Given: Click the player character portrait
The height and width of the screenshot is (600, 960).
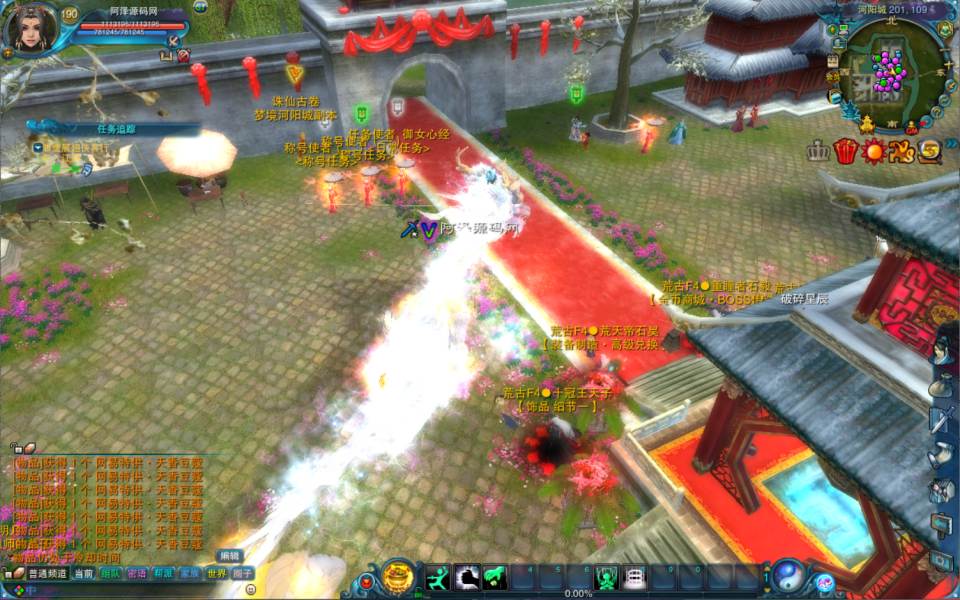Looking at the screenshot, I should click(28, 28).
